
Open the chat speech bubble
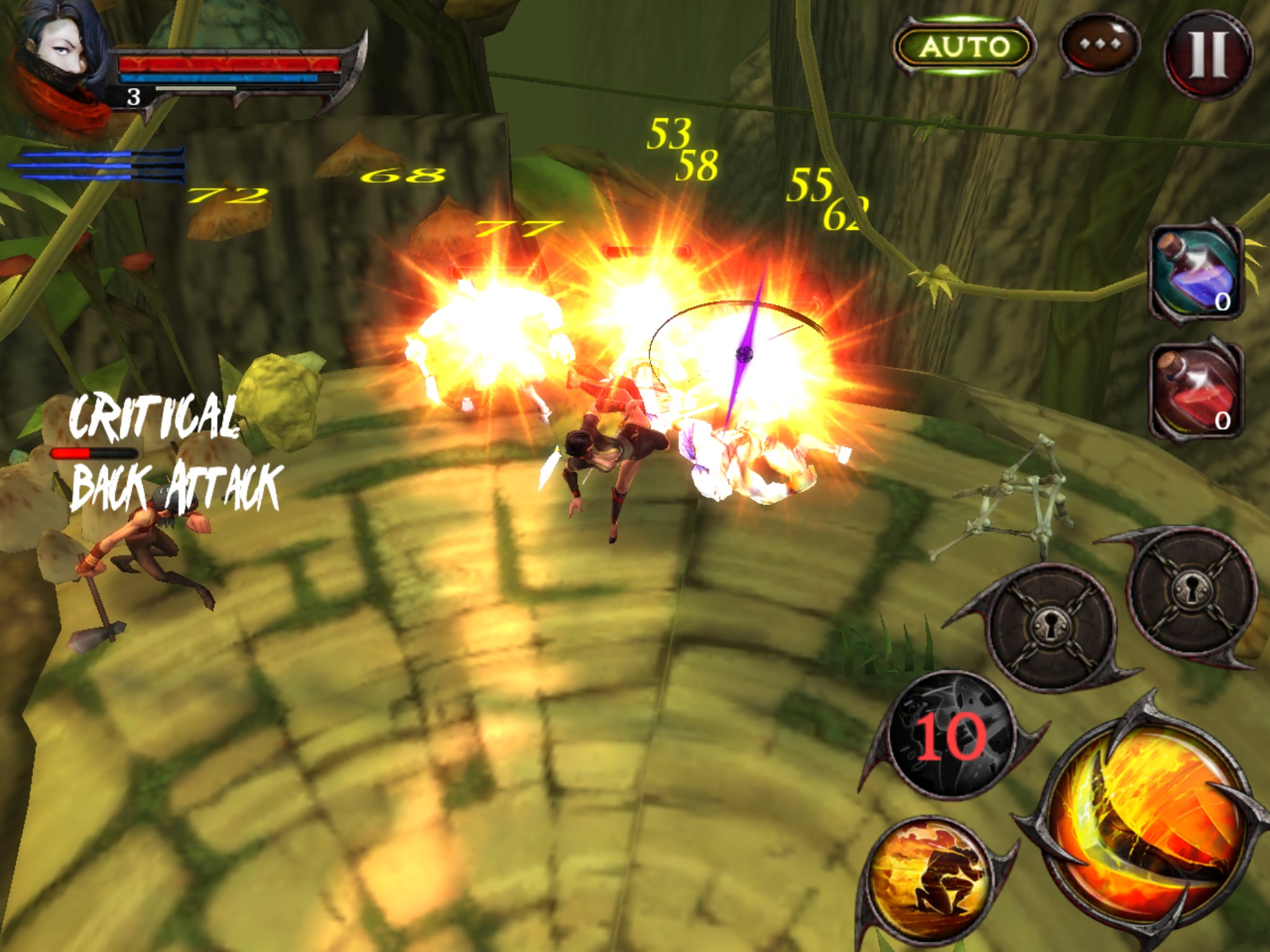click(1100, 46)
